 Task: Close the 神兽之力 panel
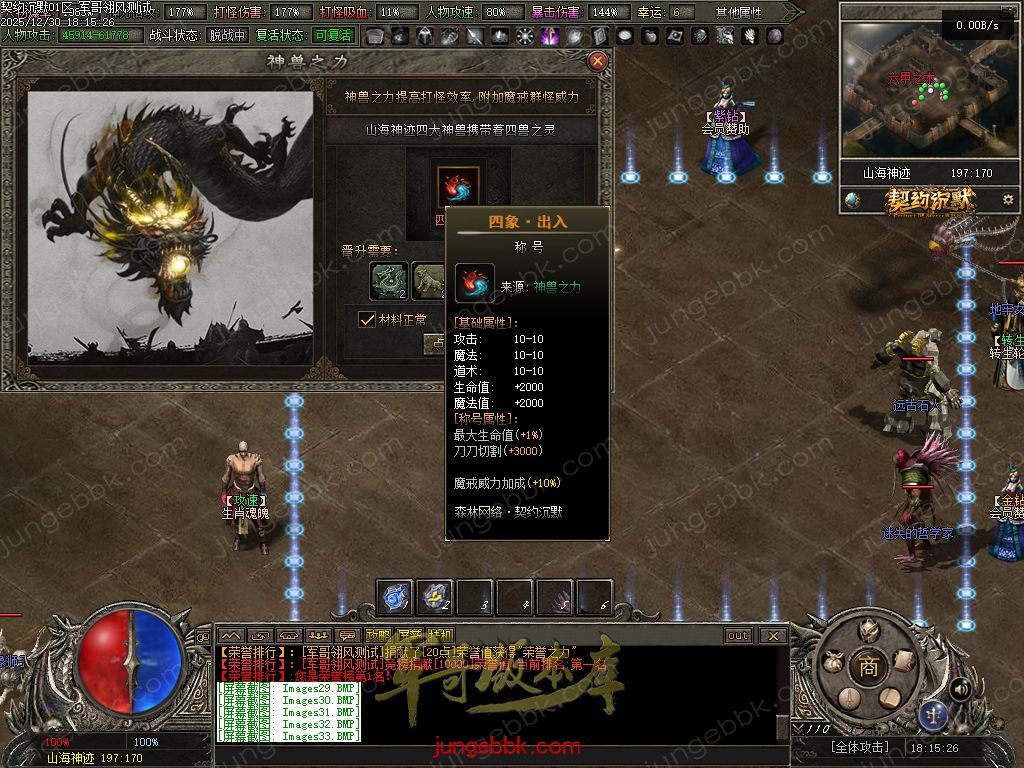pyautogui.click(x=598, y=61)
